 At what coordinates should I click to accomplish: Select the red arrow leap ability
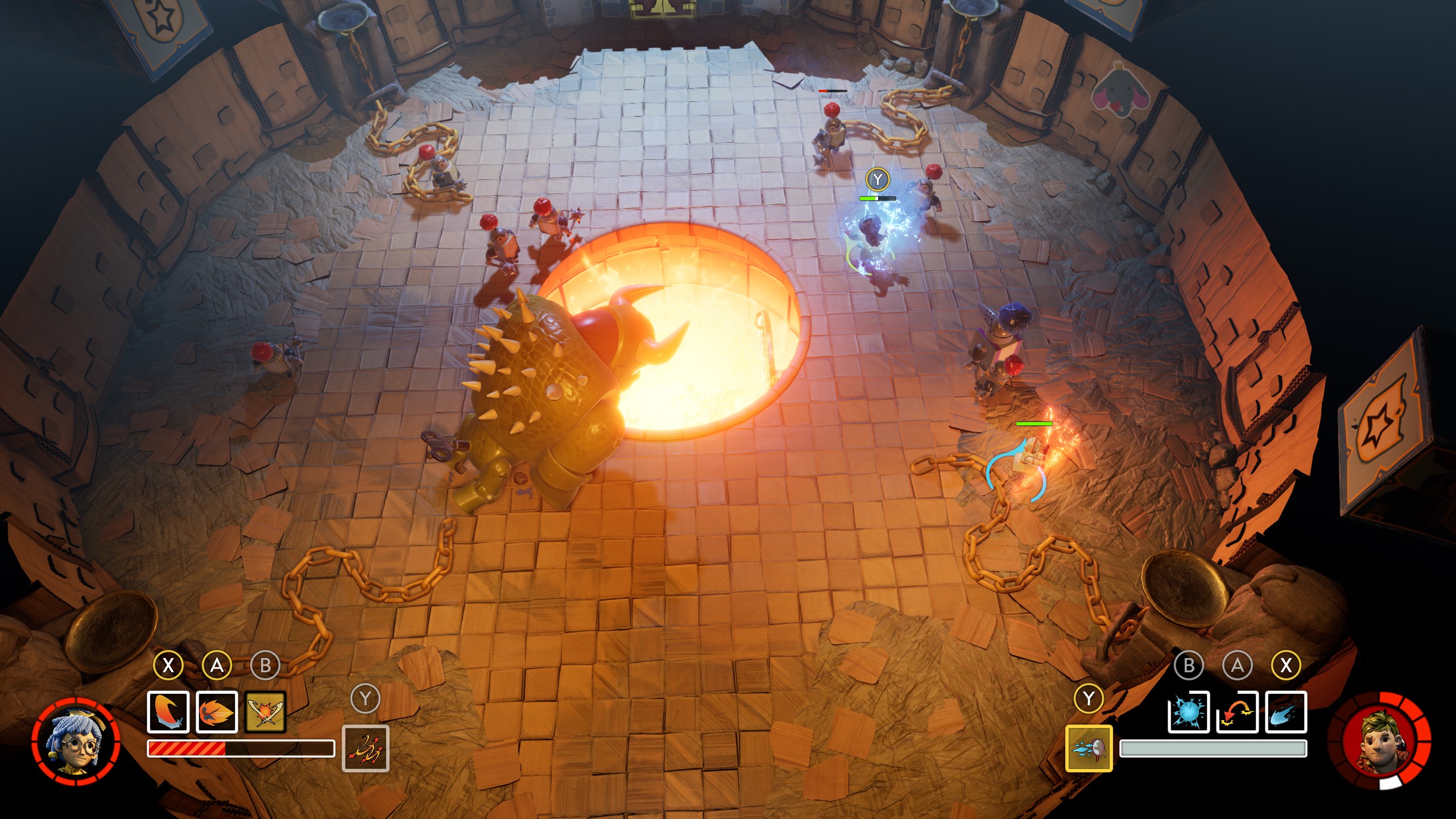1237,712
